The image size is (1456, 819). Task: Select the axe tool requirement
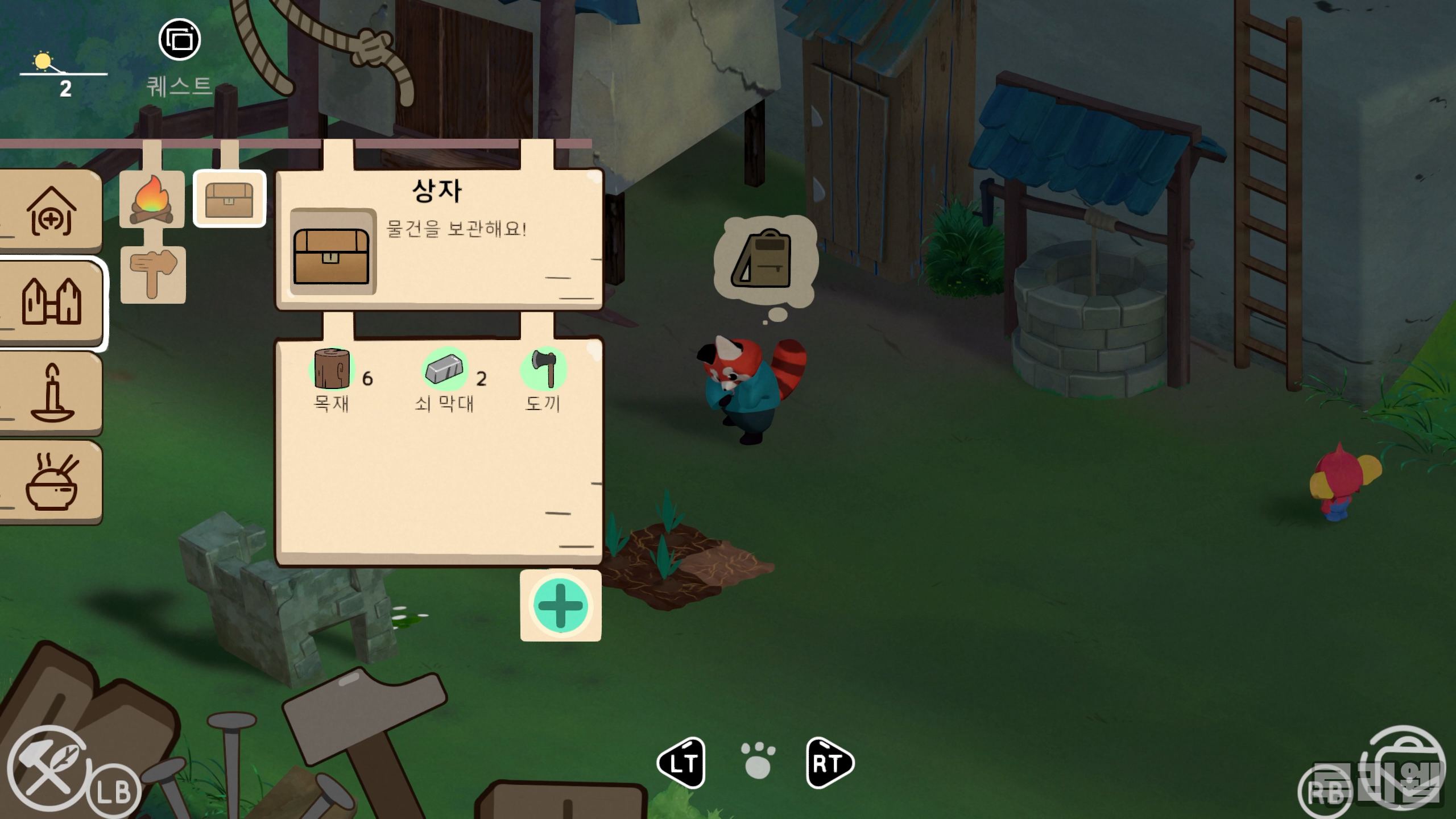click(544, 369)
